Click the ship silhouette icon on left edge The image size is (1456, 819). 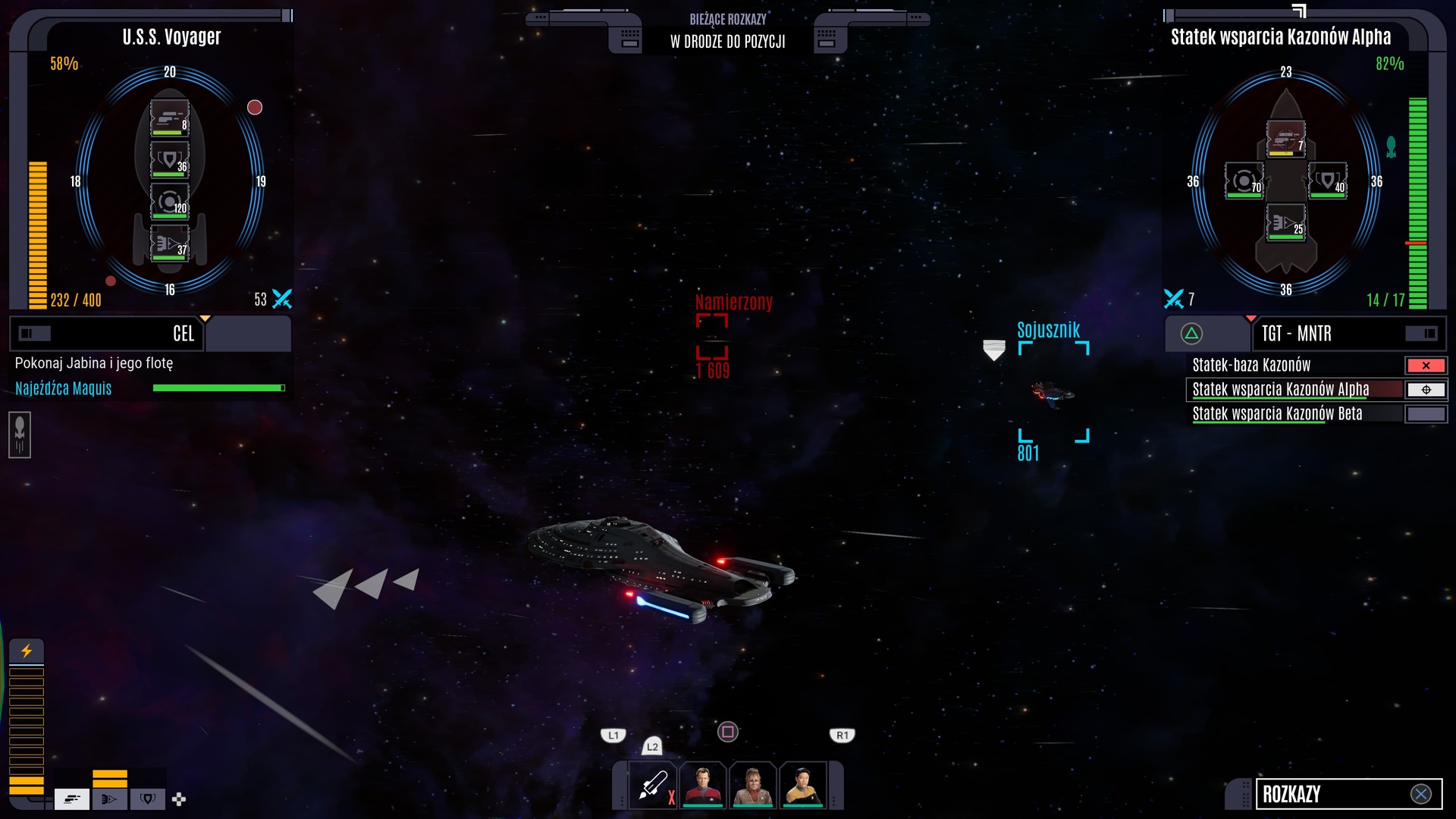point(20,435)
